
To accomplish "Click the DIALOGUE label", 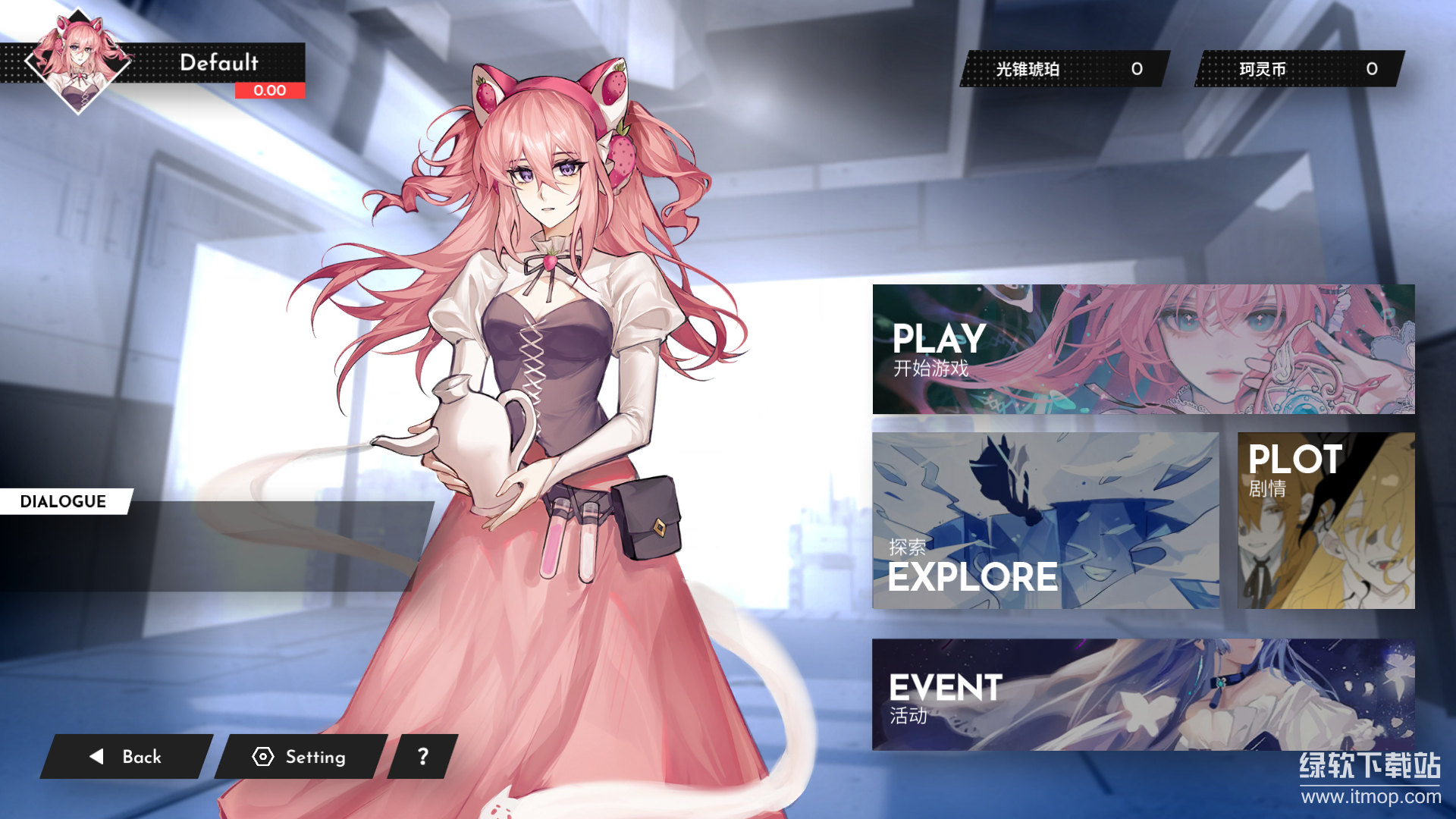I will tap(63, 500).
